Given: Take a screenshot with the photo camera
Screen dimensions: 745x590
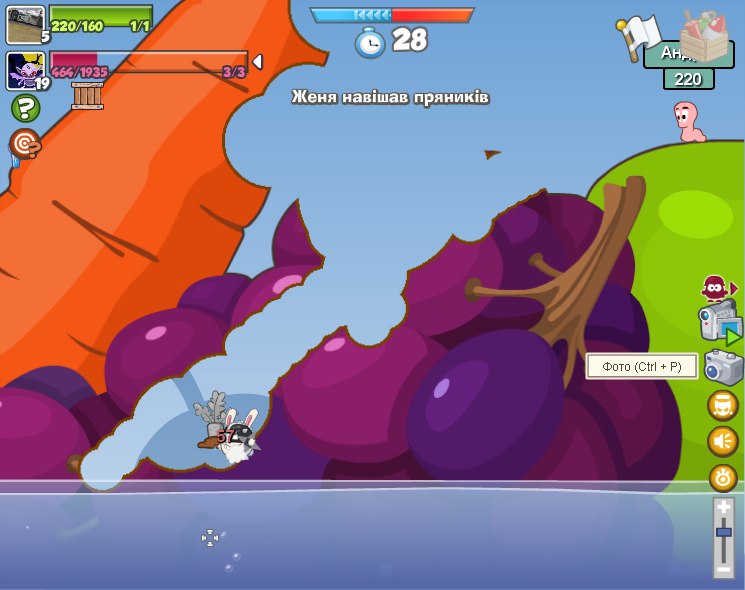Looking at the screenshot, I should [723, 367].
